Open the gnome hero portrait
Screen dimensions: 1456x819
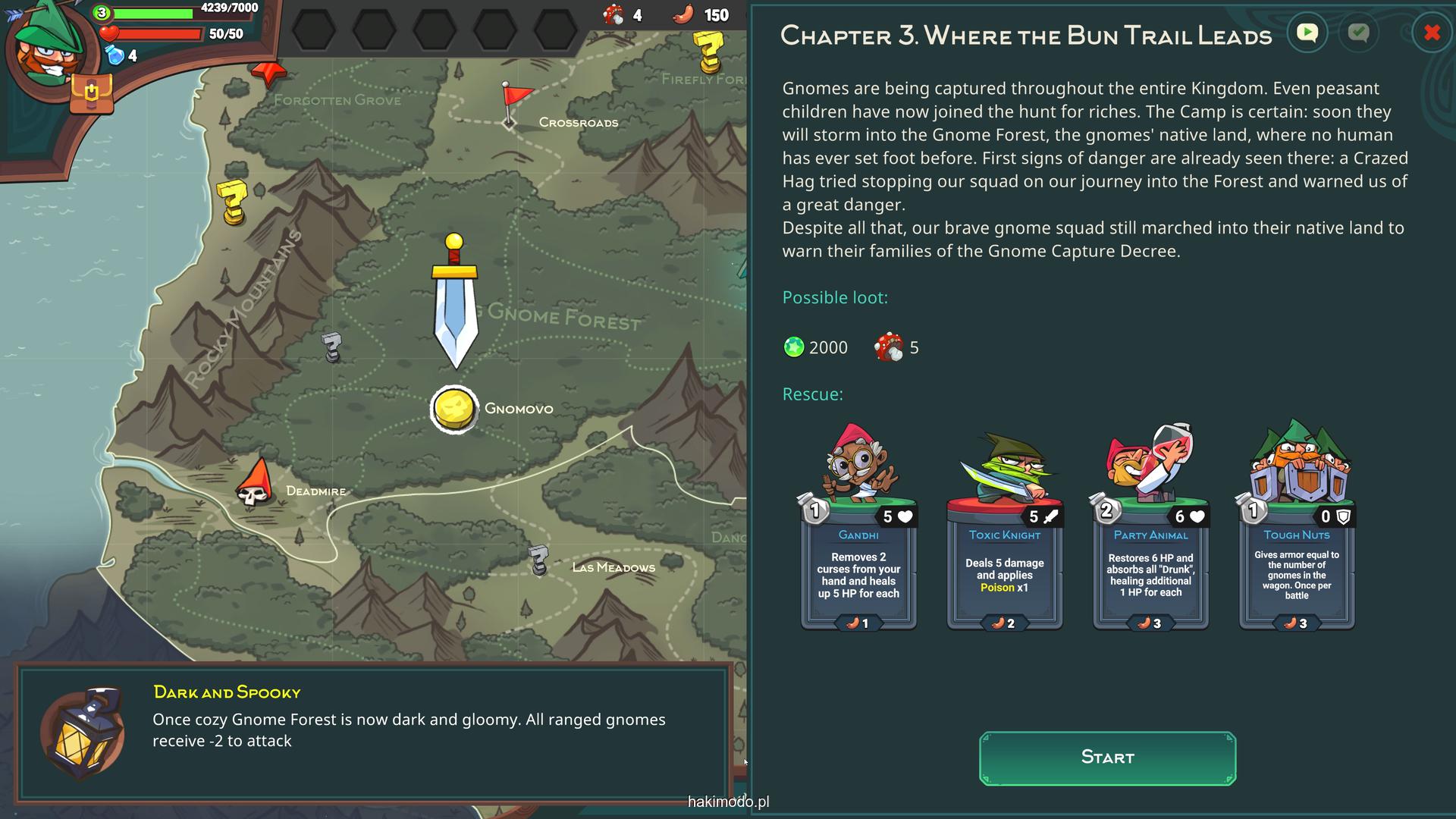(x=47, y=47)
